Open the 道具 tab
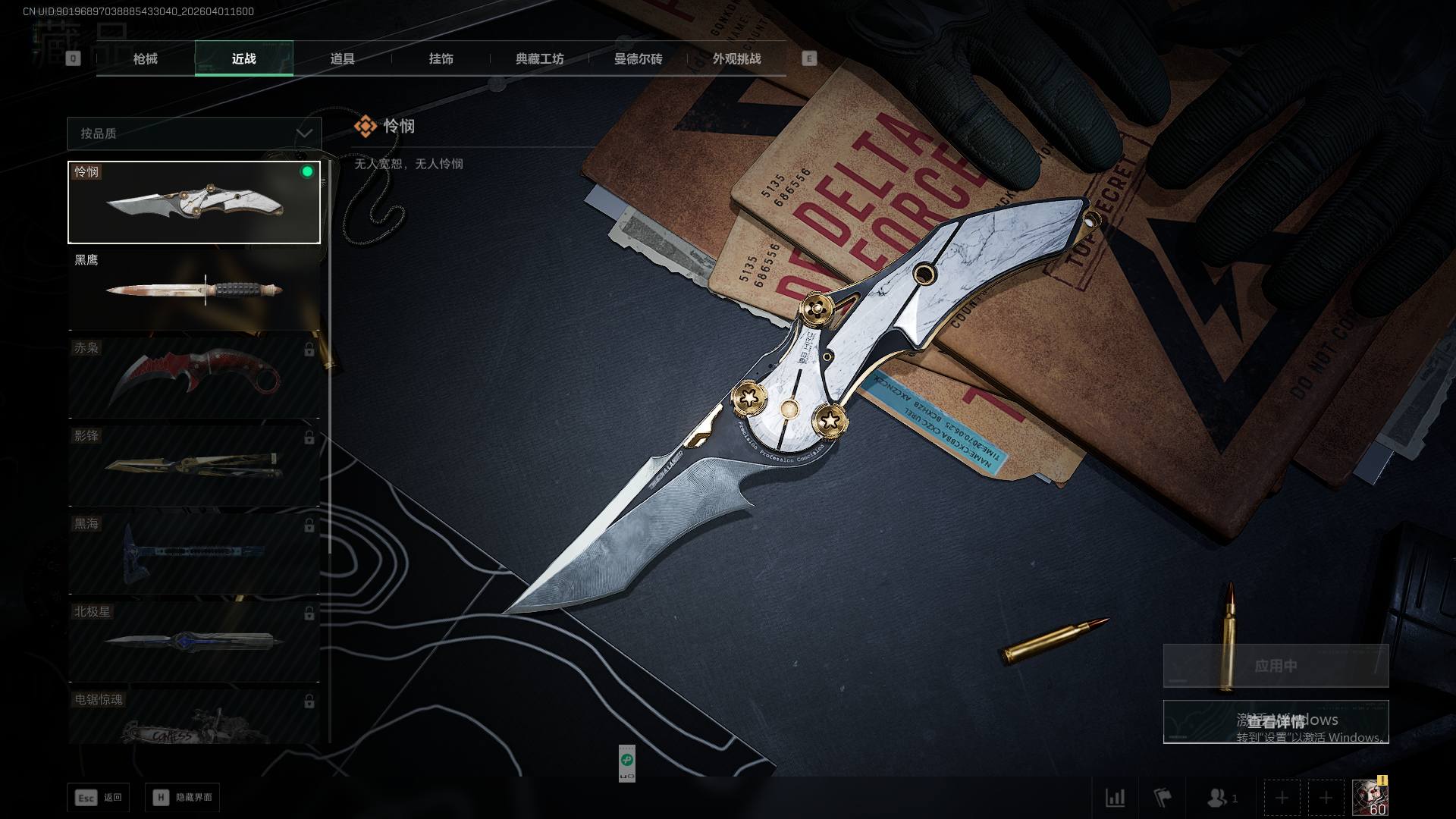The image size is (1456, 819). (x=342, y=58)
